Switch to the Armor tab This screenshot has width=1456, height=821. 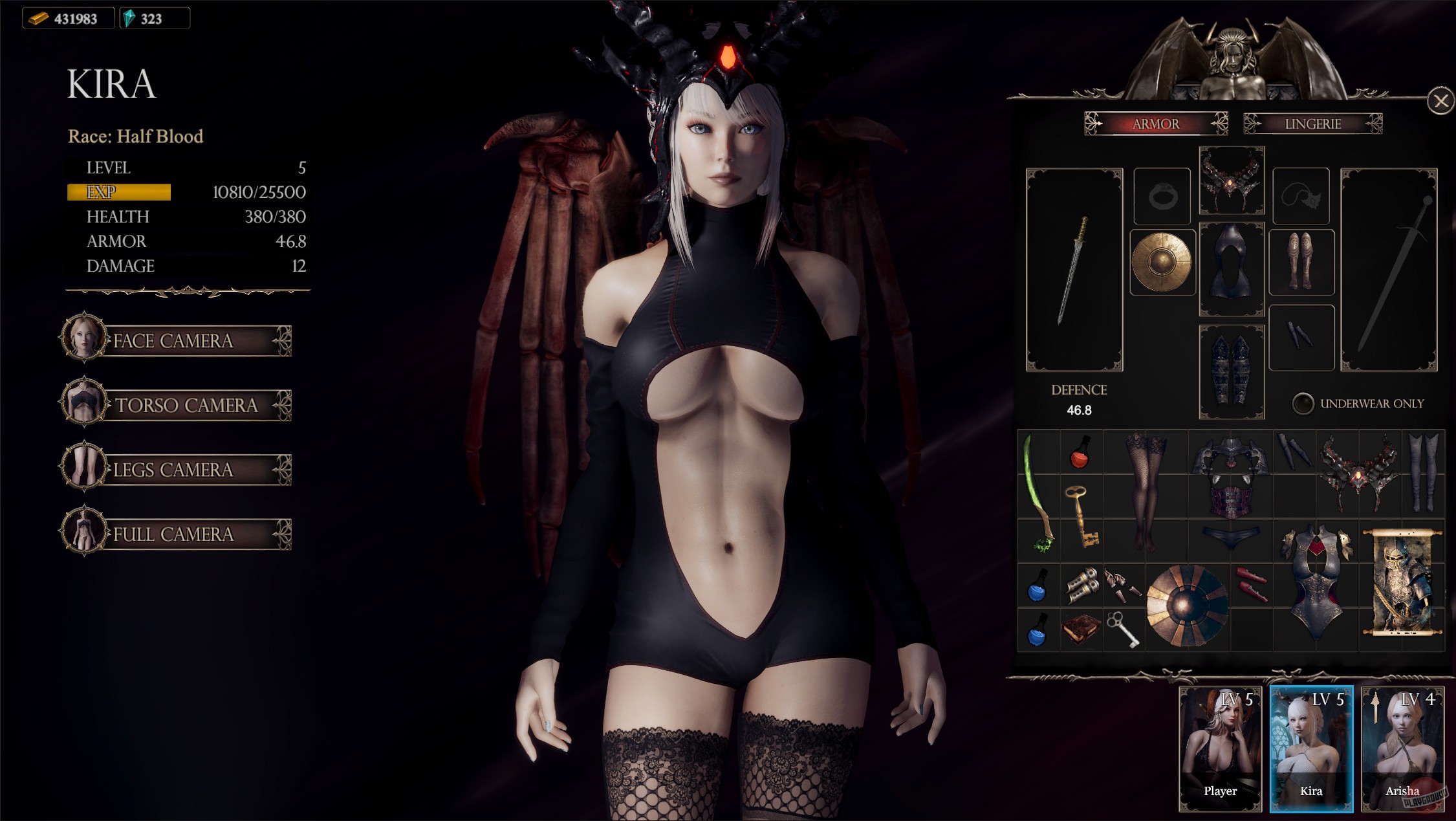tap(1157, 124)
